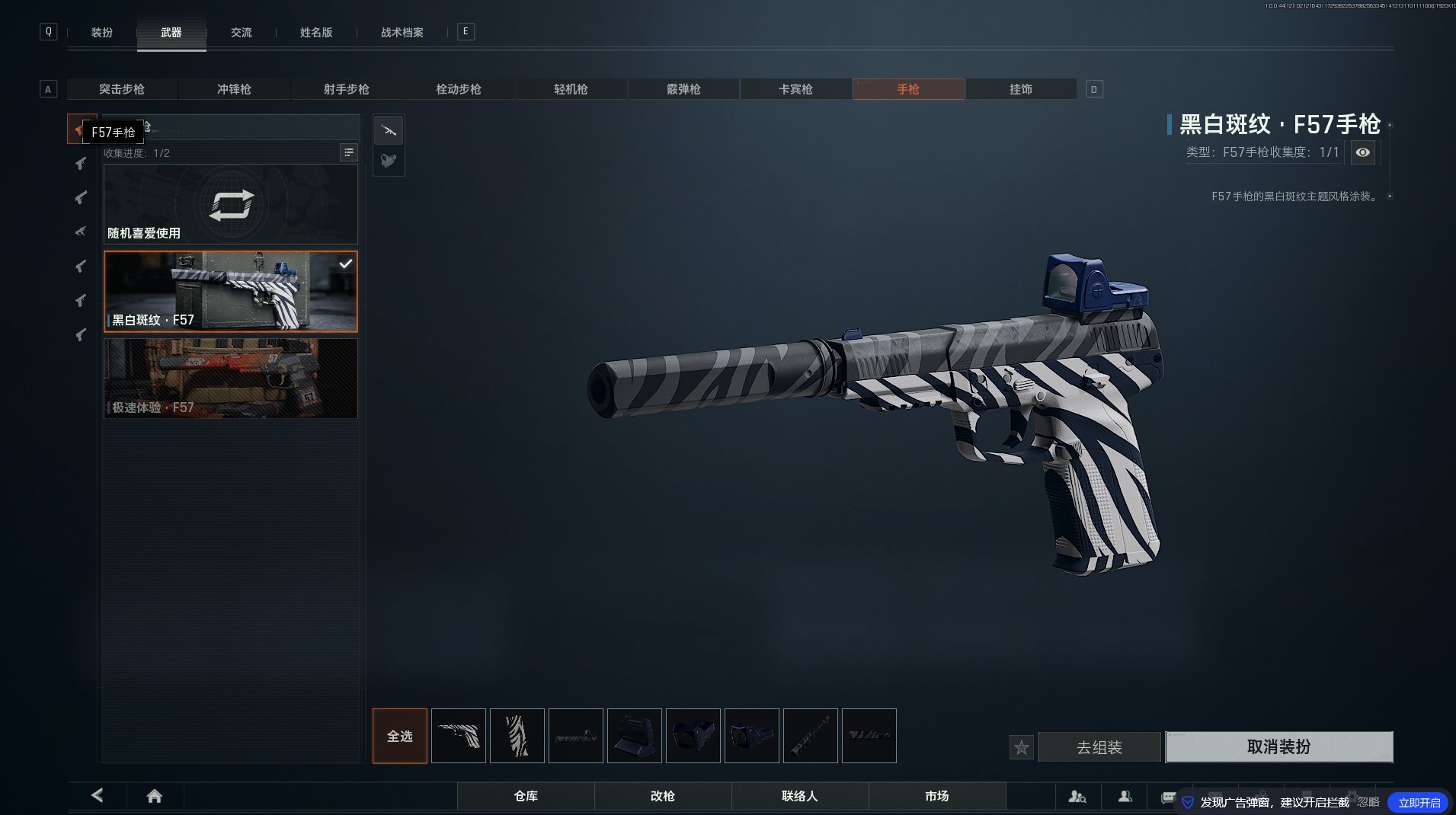Viewport: 1456px width, 815px height.
Task: Go back with the arrow icon
Action: point(97,795)
